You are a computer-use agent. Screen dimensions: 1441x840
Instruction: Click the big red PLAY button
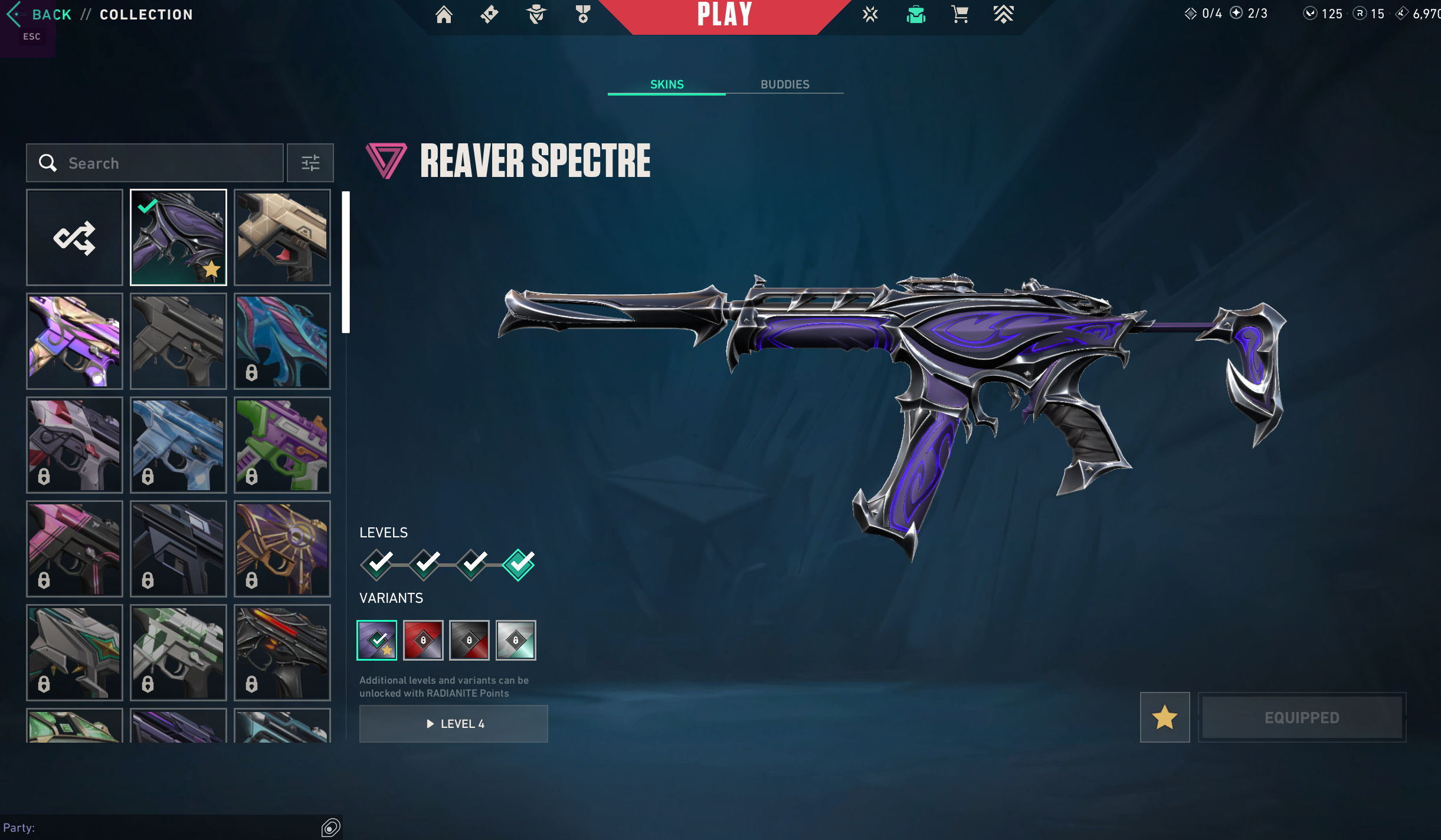point(725,15)
